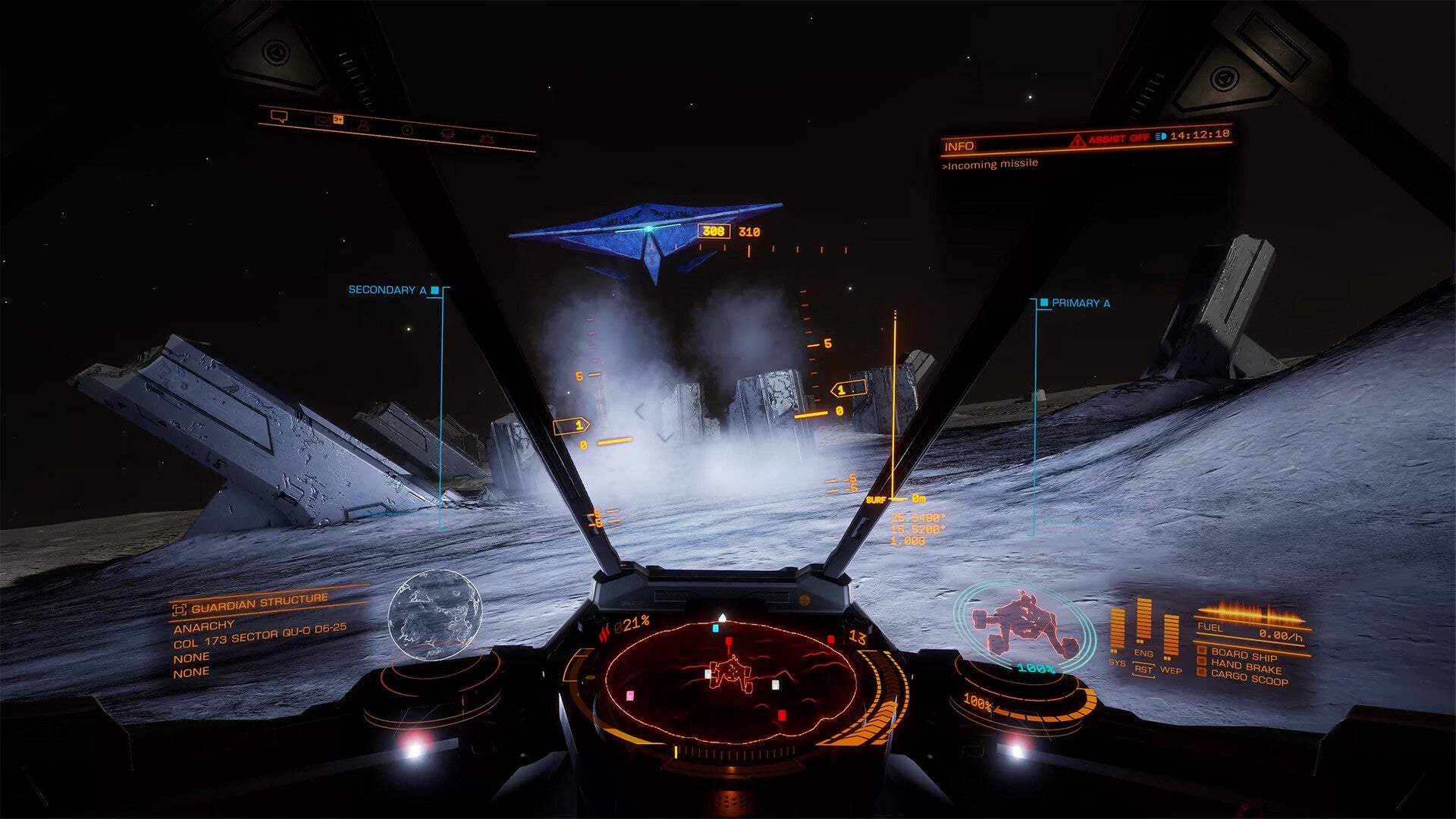
Task: Click the RST pip reset label
Action: click(x=1144, y=670)
